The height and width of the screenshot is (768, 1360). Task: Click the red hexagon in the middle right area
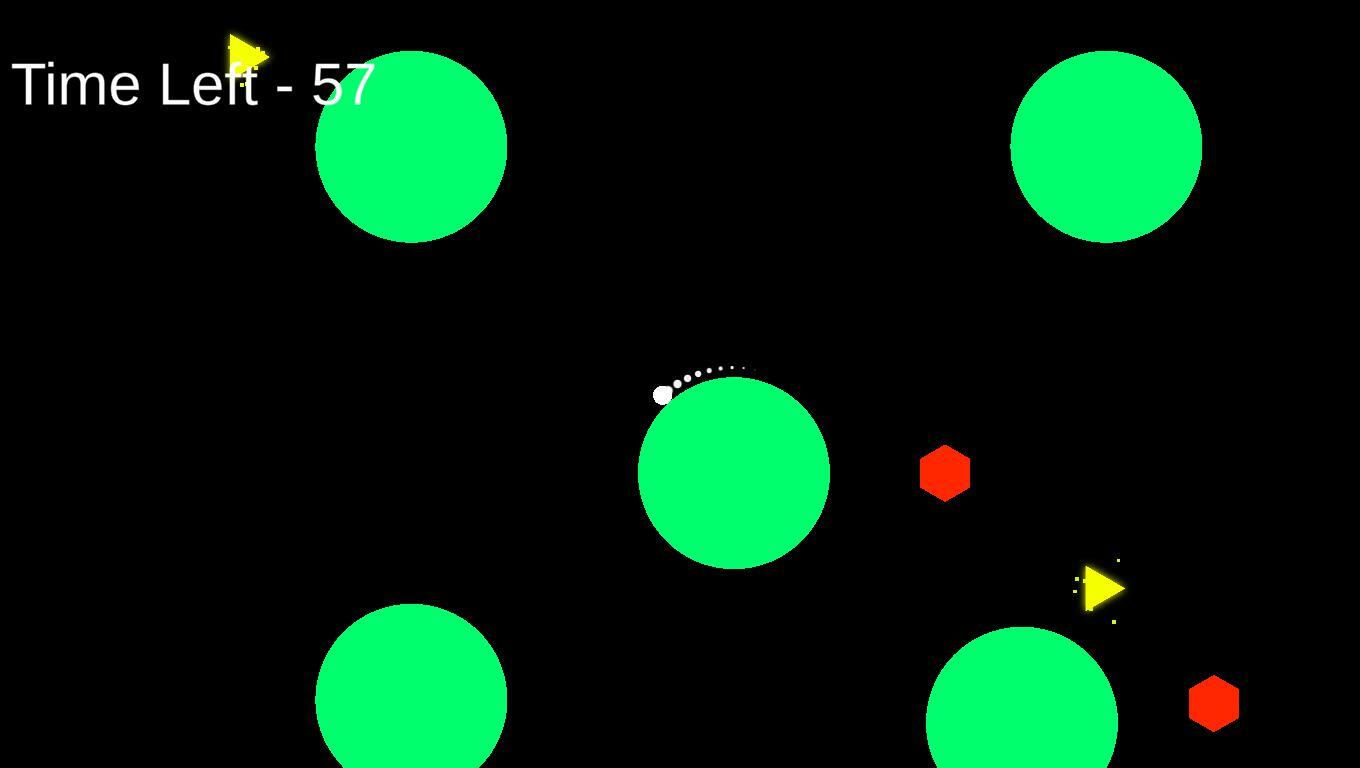[944, 472]
